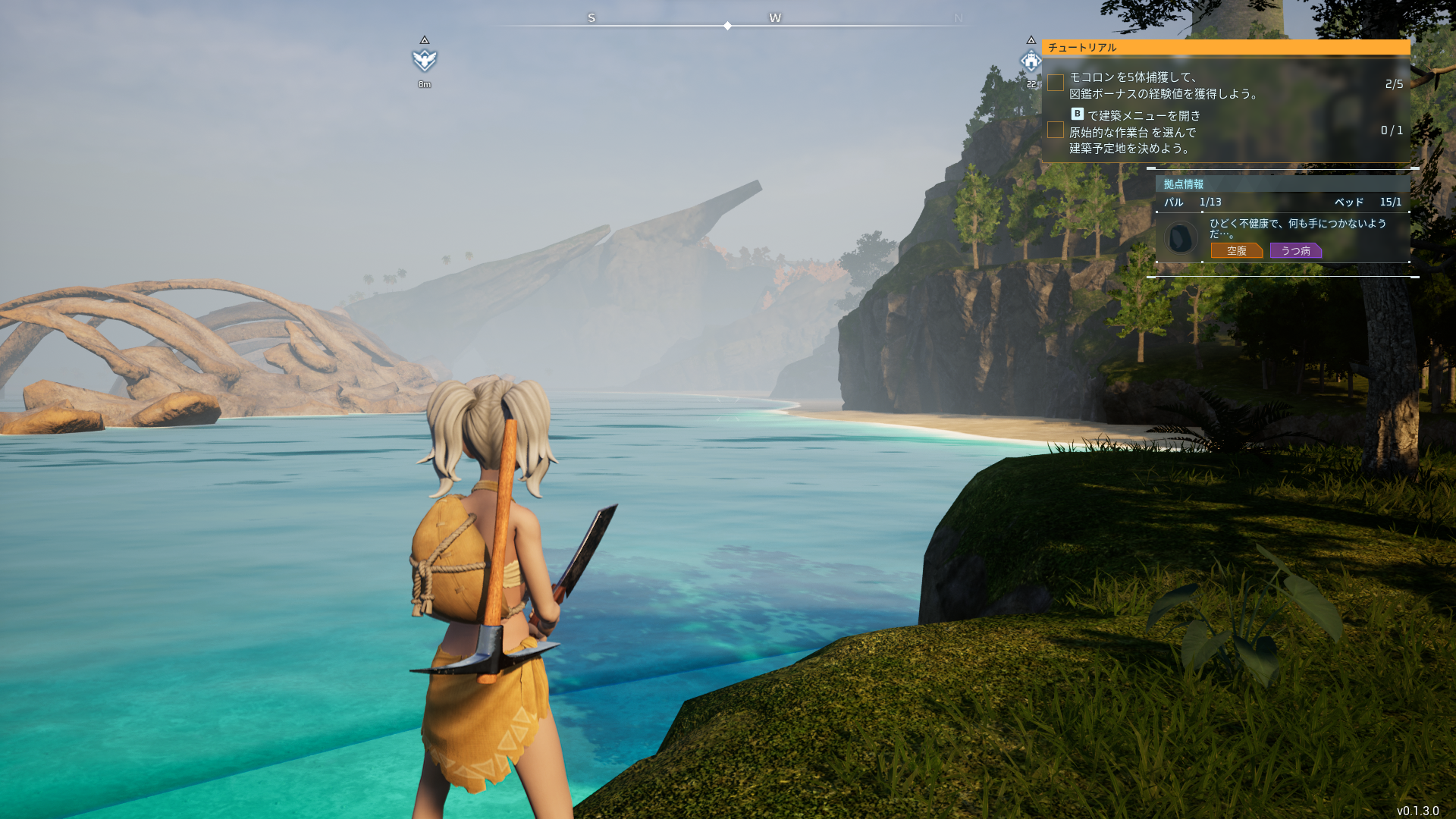1456x819 pixels.
Task: Select the home base compass marker
Action: coord(1031,61)
